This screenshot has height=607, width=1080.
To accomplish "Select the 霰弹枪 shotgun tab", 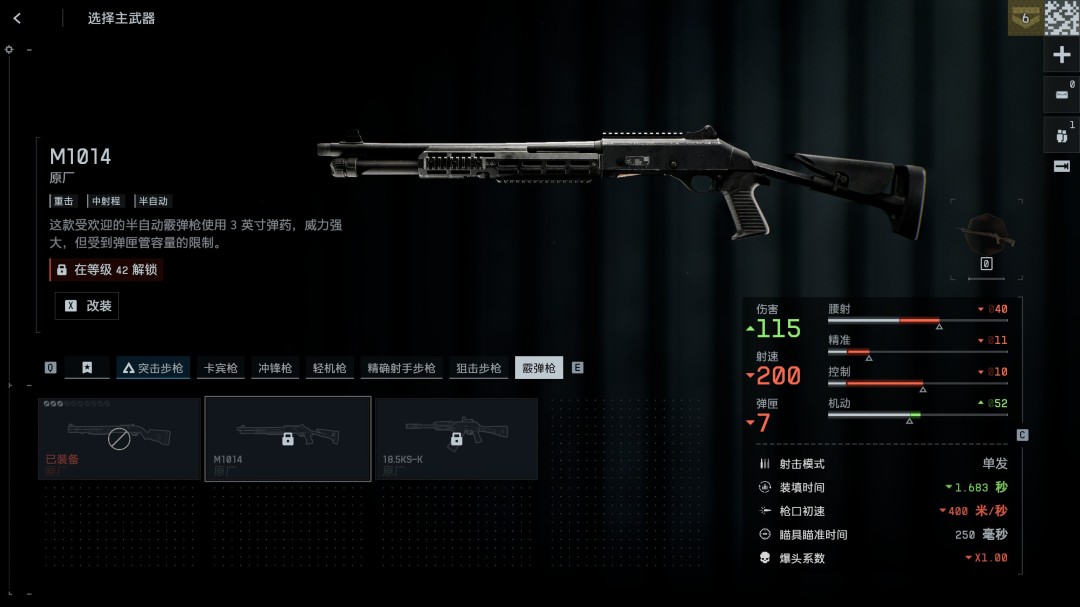I will tap(539, 368).
